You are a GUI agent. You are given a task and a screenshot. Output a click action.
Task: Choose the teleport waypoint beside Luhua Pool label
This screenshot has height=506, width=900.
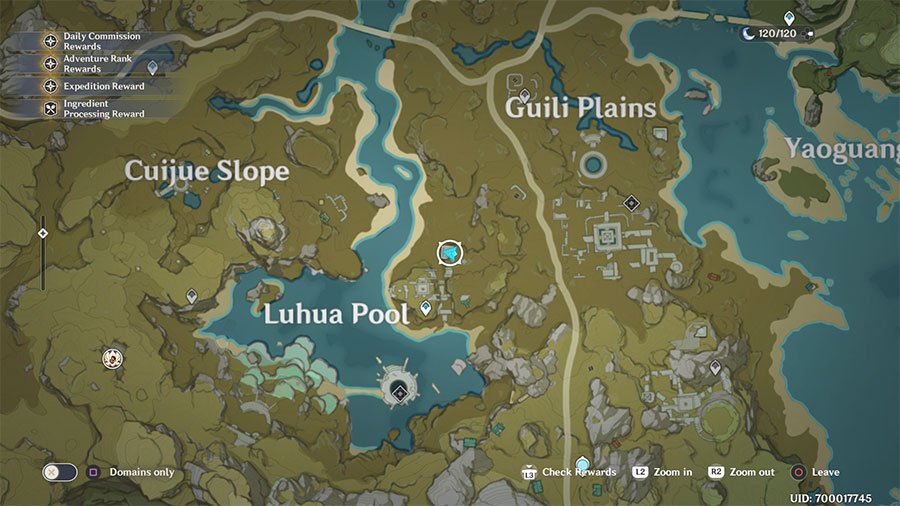point(426,309)
